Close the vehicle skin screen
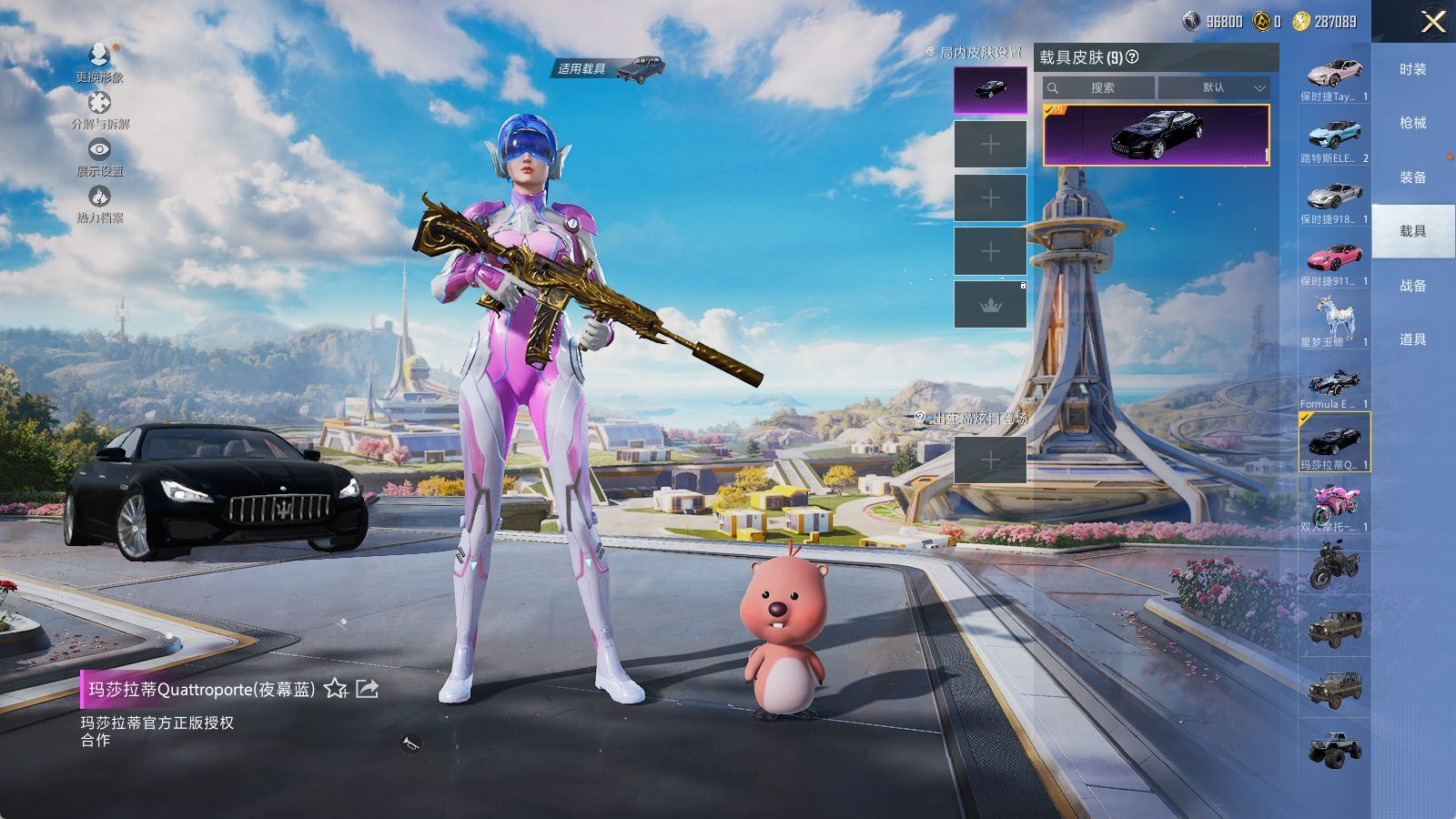Screen dimensions: 1456x819 1432,22
